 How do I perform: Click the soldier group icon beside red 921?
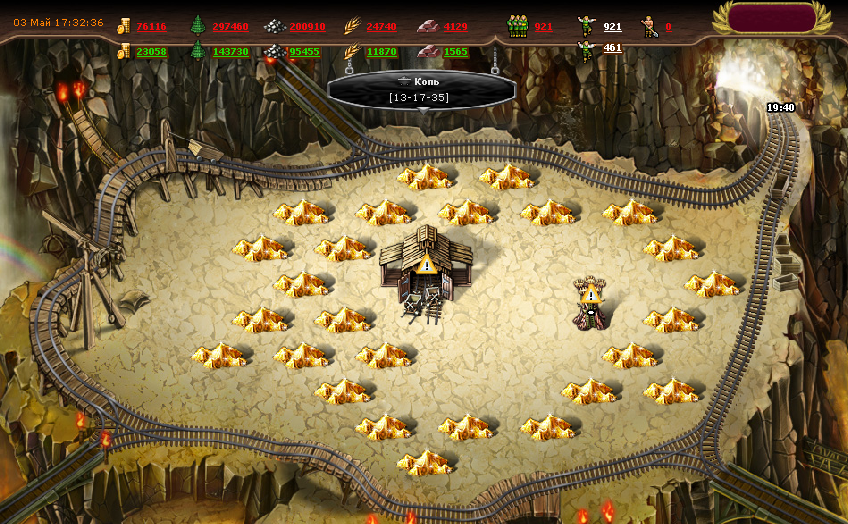coord(516,26)
